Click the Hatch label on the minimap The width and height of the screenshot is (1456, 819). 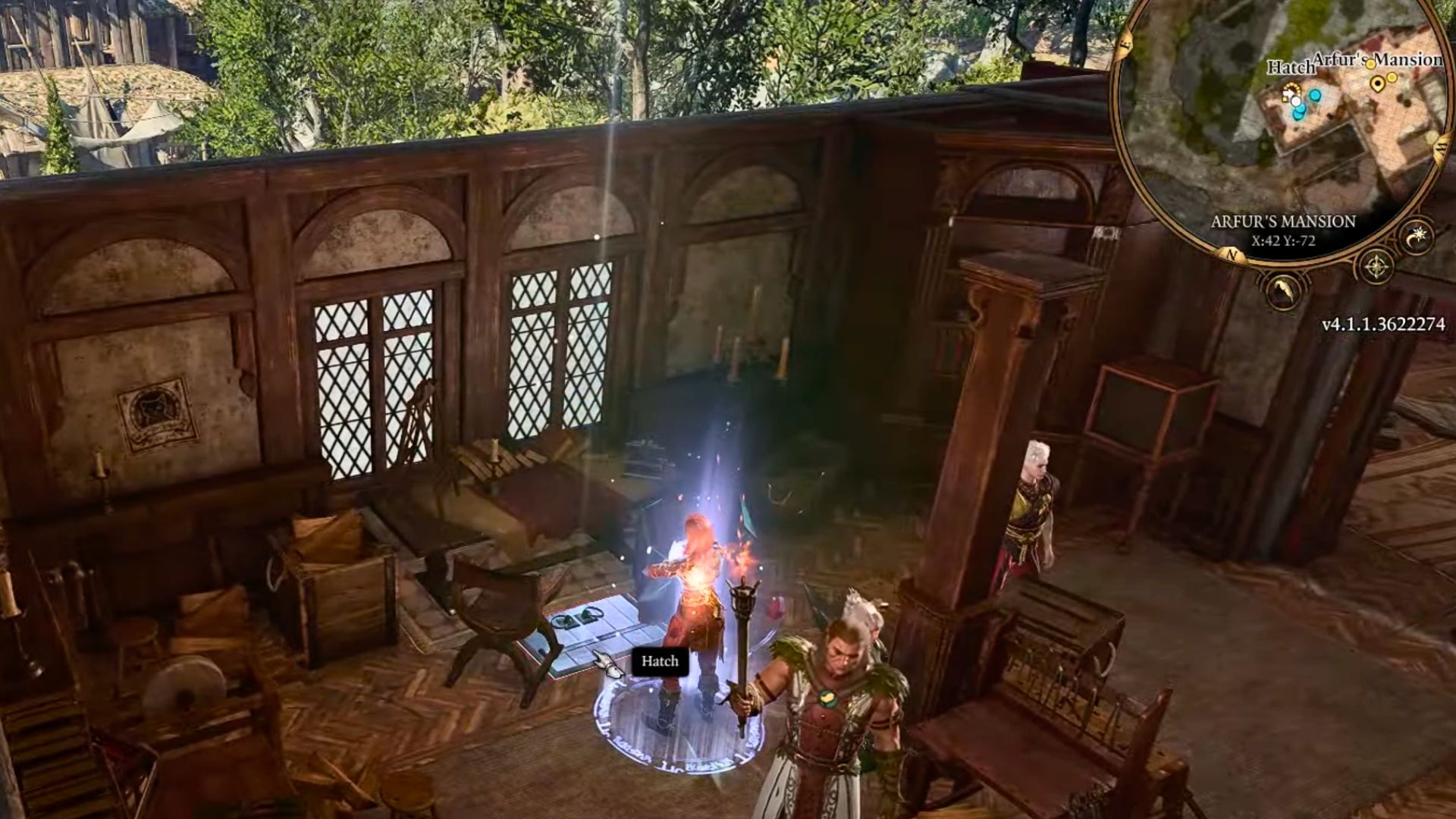(x=1291, y=68)
